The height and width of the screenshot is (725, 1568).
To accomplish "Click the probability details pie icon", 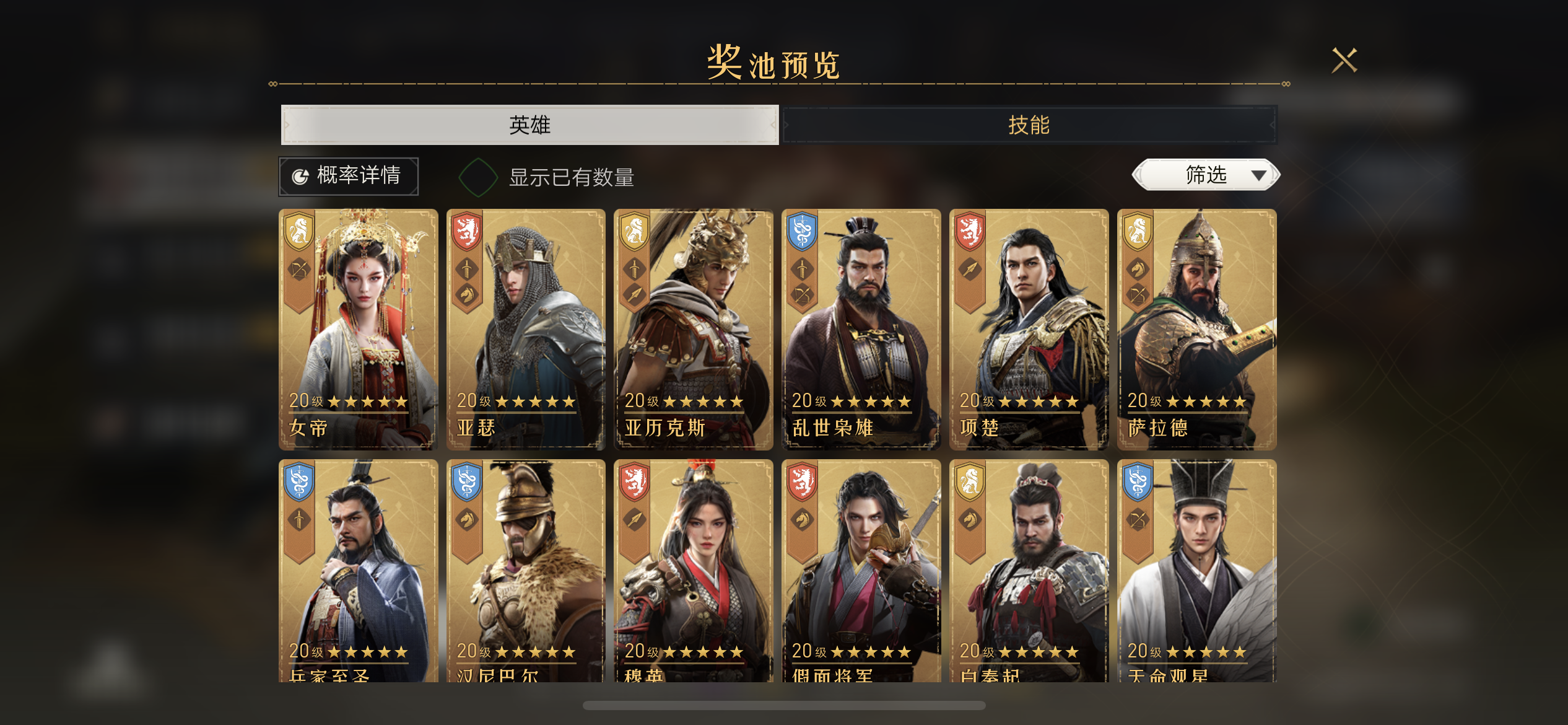I will tap(300, 176).
